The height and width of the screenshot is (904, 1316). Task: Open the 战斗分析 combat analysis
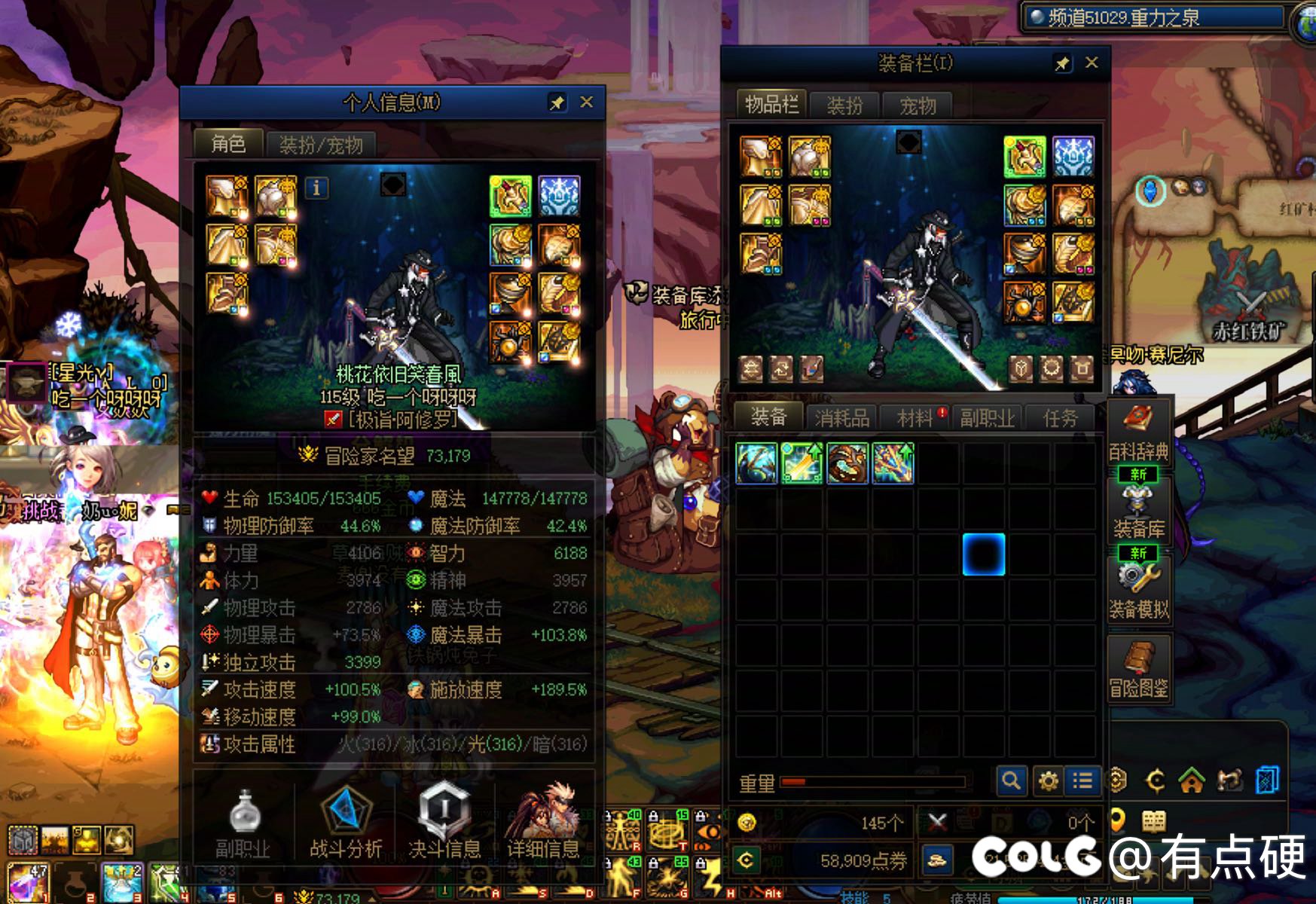[346, 823]
